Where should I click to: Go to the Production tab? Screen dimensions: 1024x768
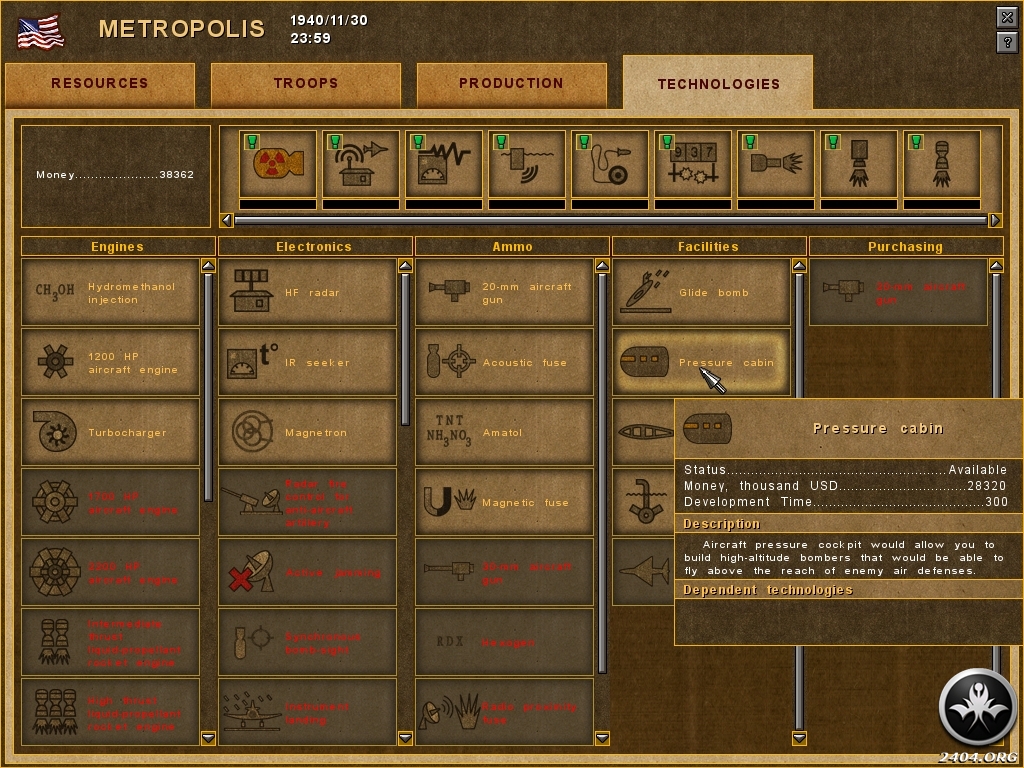click(511, 84)
